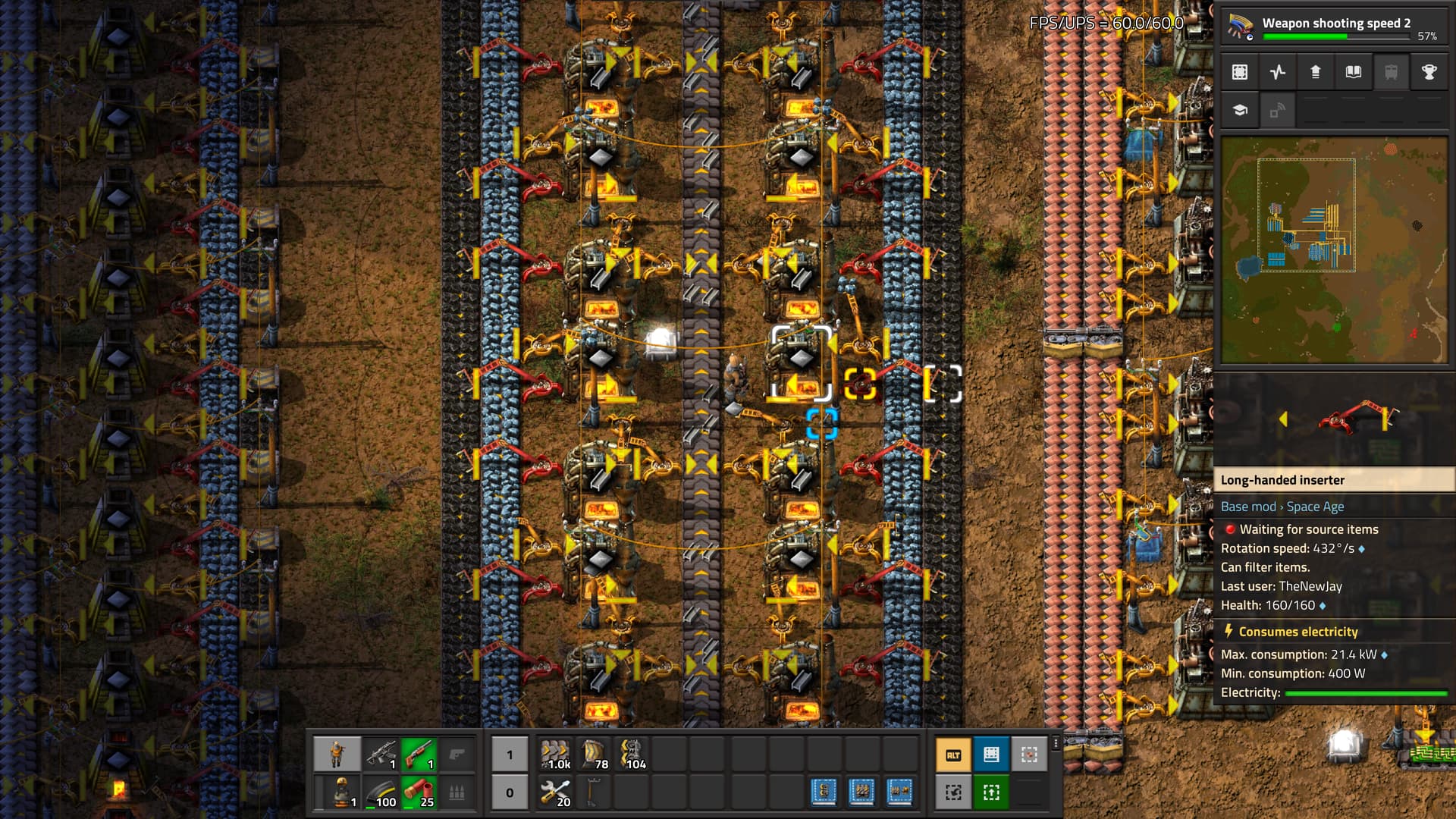Open the character portrait button
The width and height of the screenshot is (1456, 819).
point(337,754)
